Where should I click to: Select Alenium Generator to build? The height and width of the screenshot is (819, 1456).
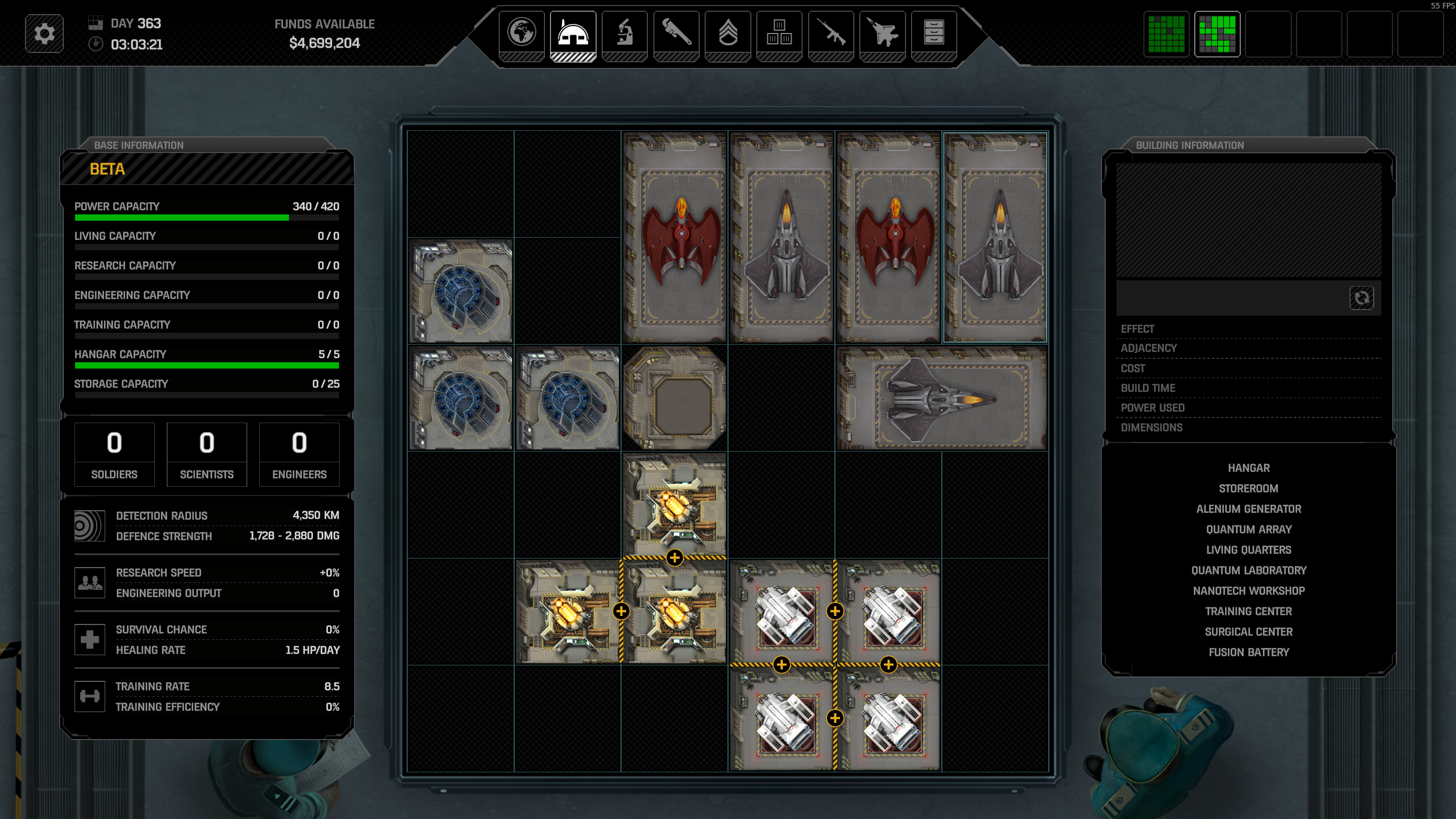pyautogui.click(x=1248, y=509)
